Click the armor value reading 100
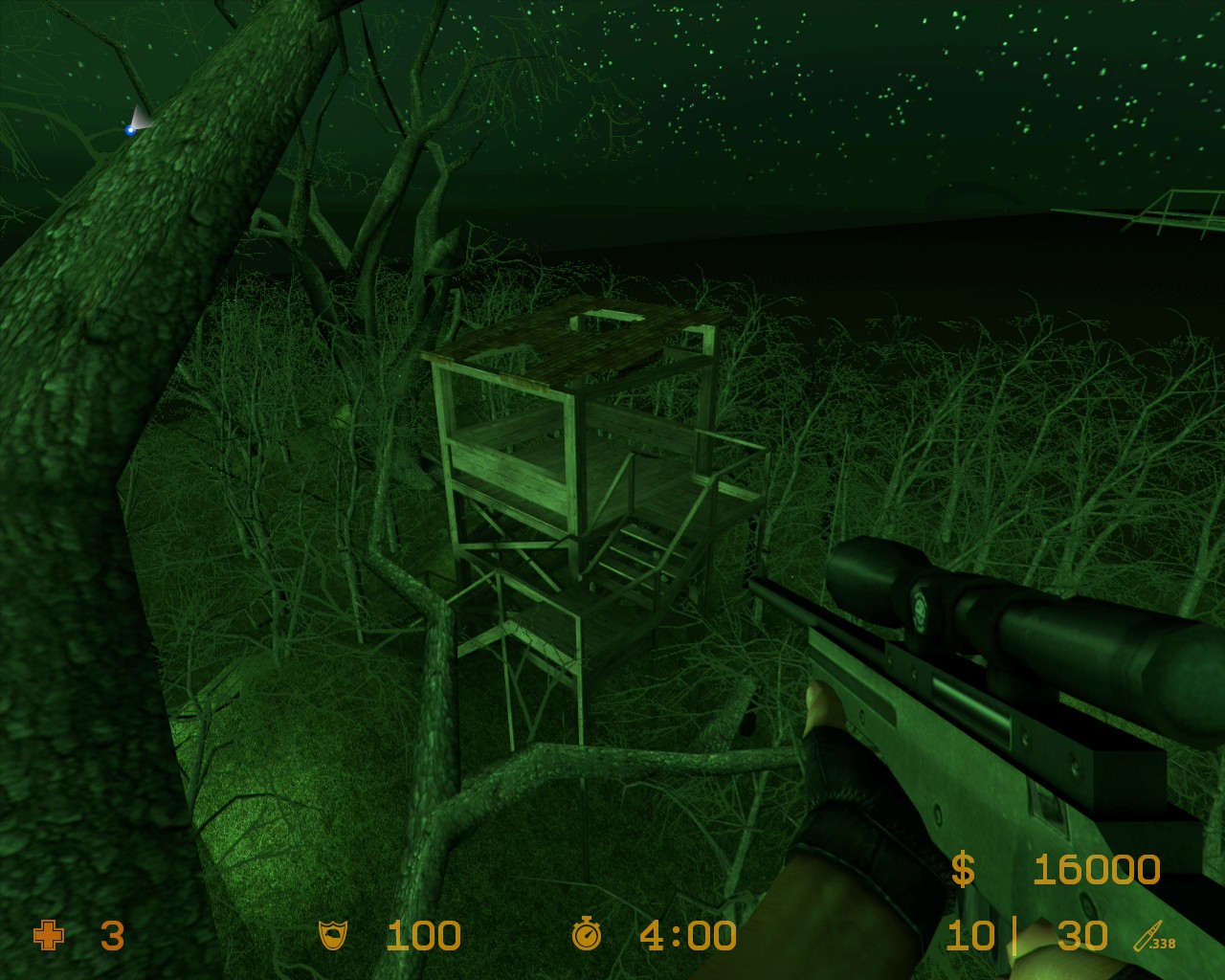This screenshot has height=980, width=1225. 424,936
